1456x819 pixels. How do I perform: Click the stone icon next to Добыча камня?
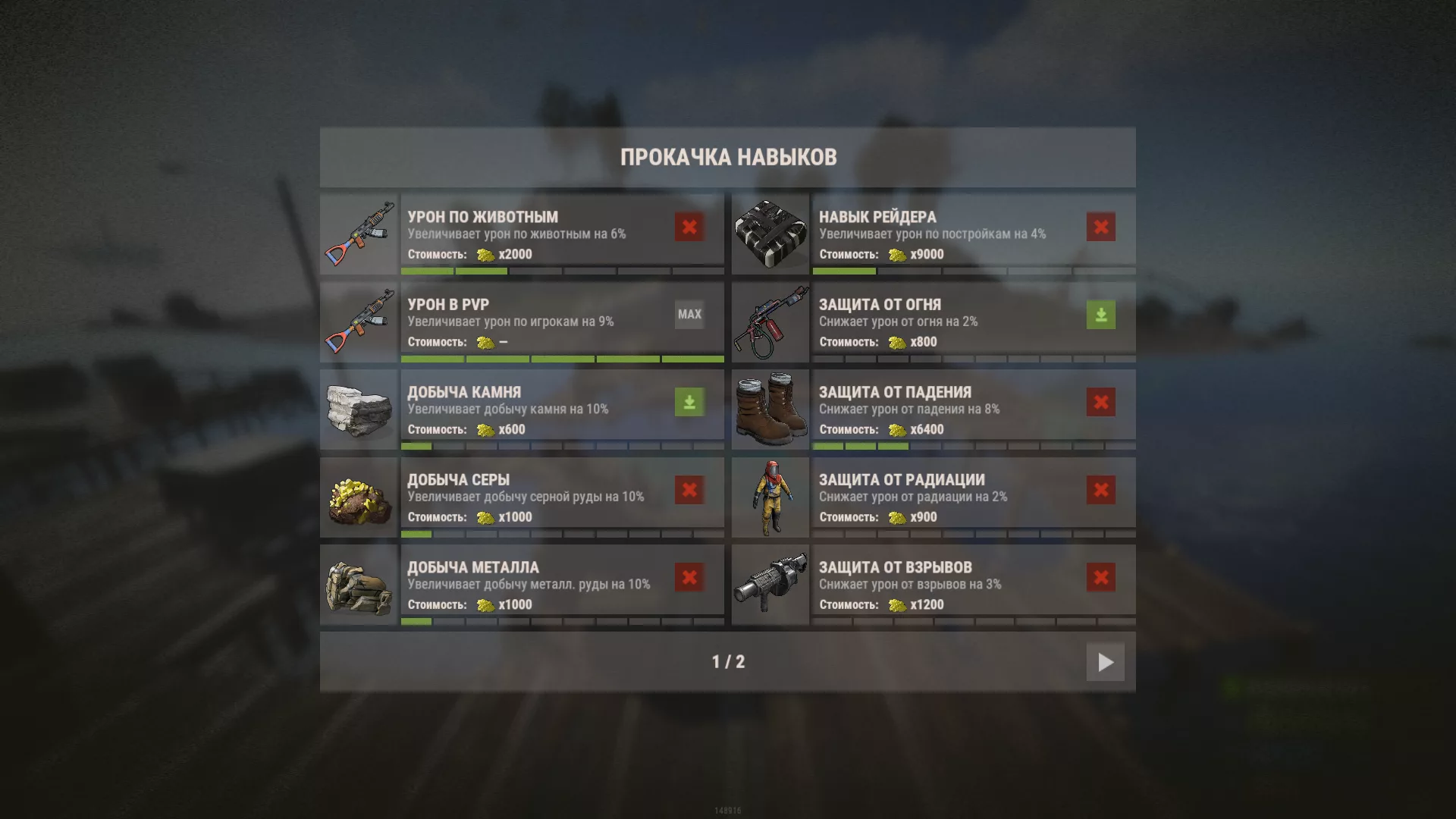[x=359, y=407]
